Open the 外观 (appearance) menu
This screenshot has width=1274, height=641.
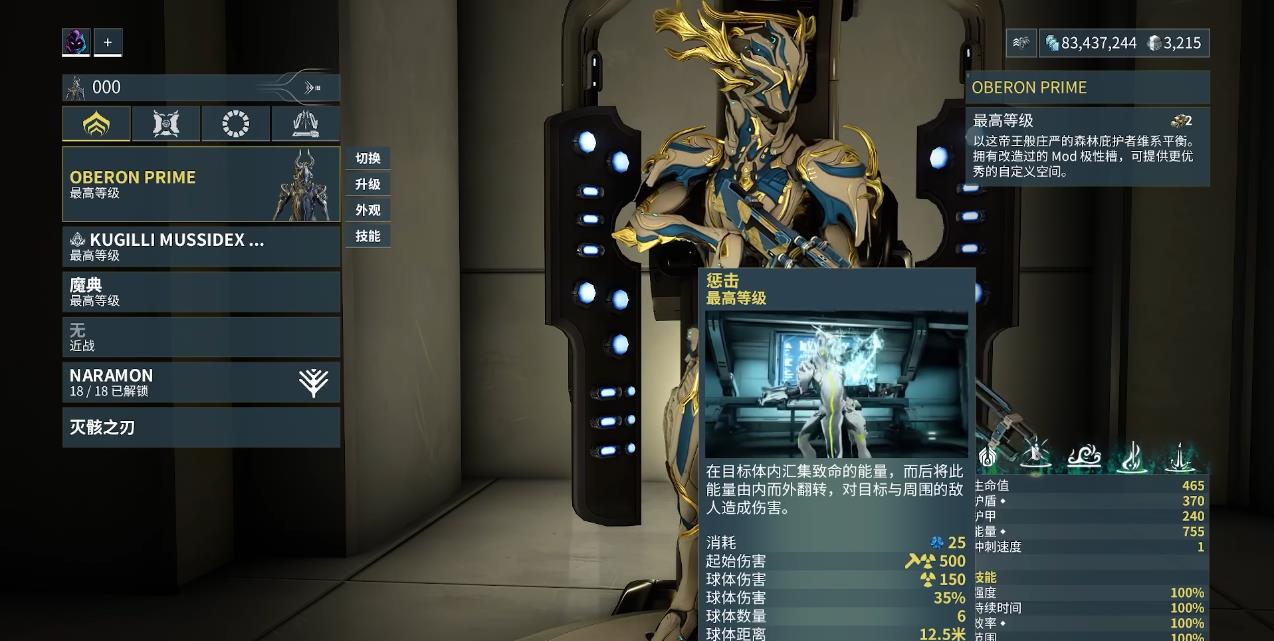[368, 210]
